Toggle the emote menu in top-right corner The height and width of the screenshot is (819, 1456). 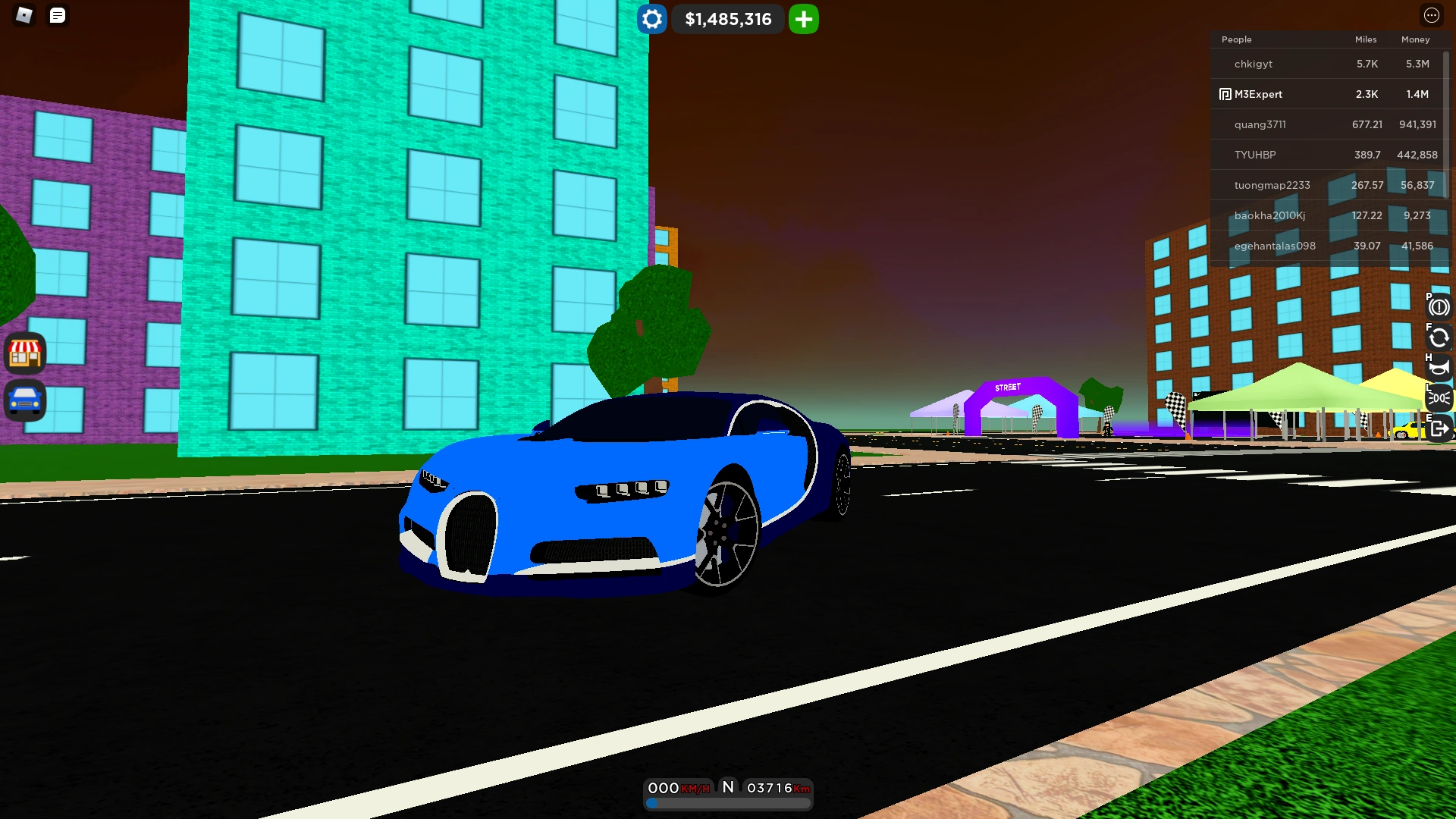[x=1432, y=14]
